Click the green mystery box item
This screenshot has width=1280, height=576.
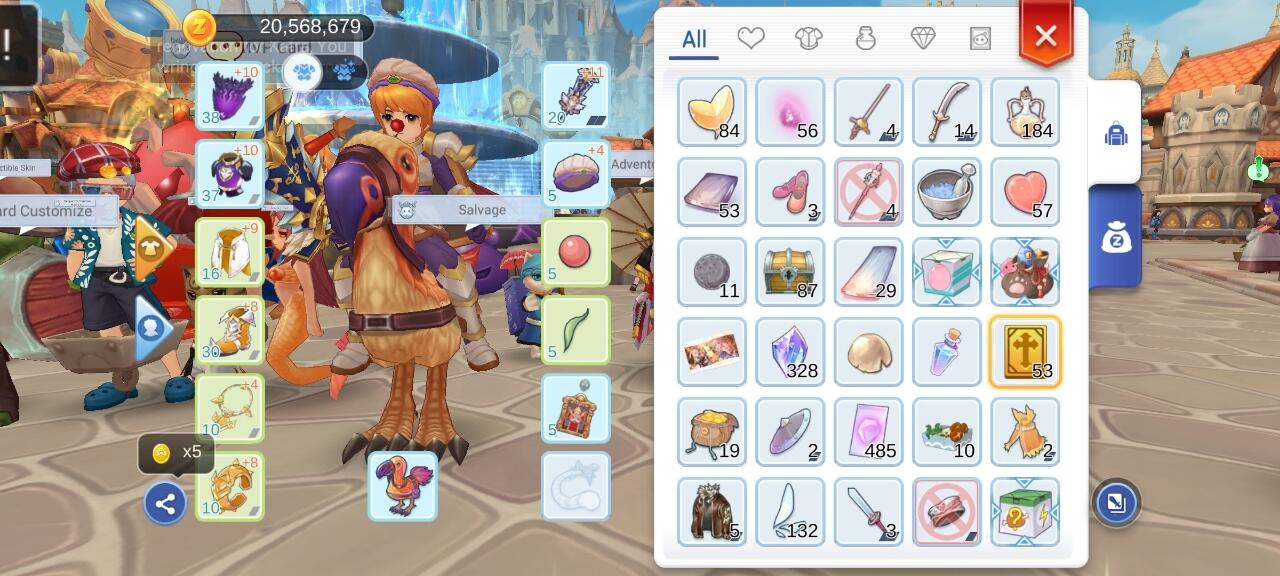(1025, 512)
